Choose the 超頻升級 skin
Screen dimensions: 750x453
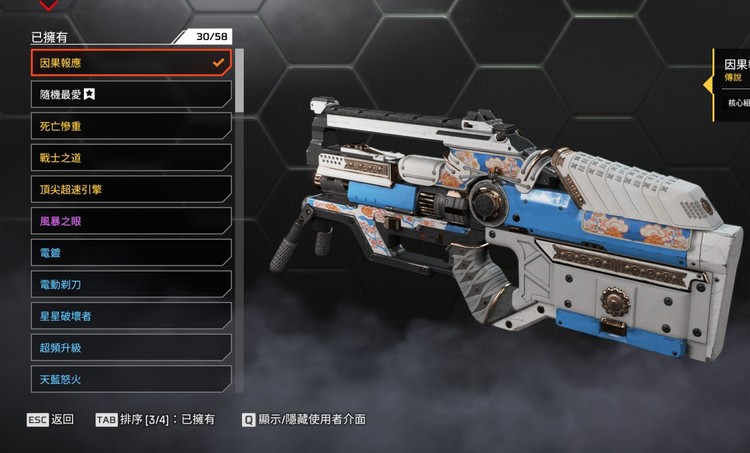(x=131, y=348)
